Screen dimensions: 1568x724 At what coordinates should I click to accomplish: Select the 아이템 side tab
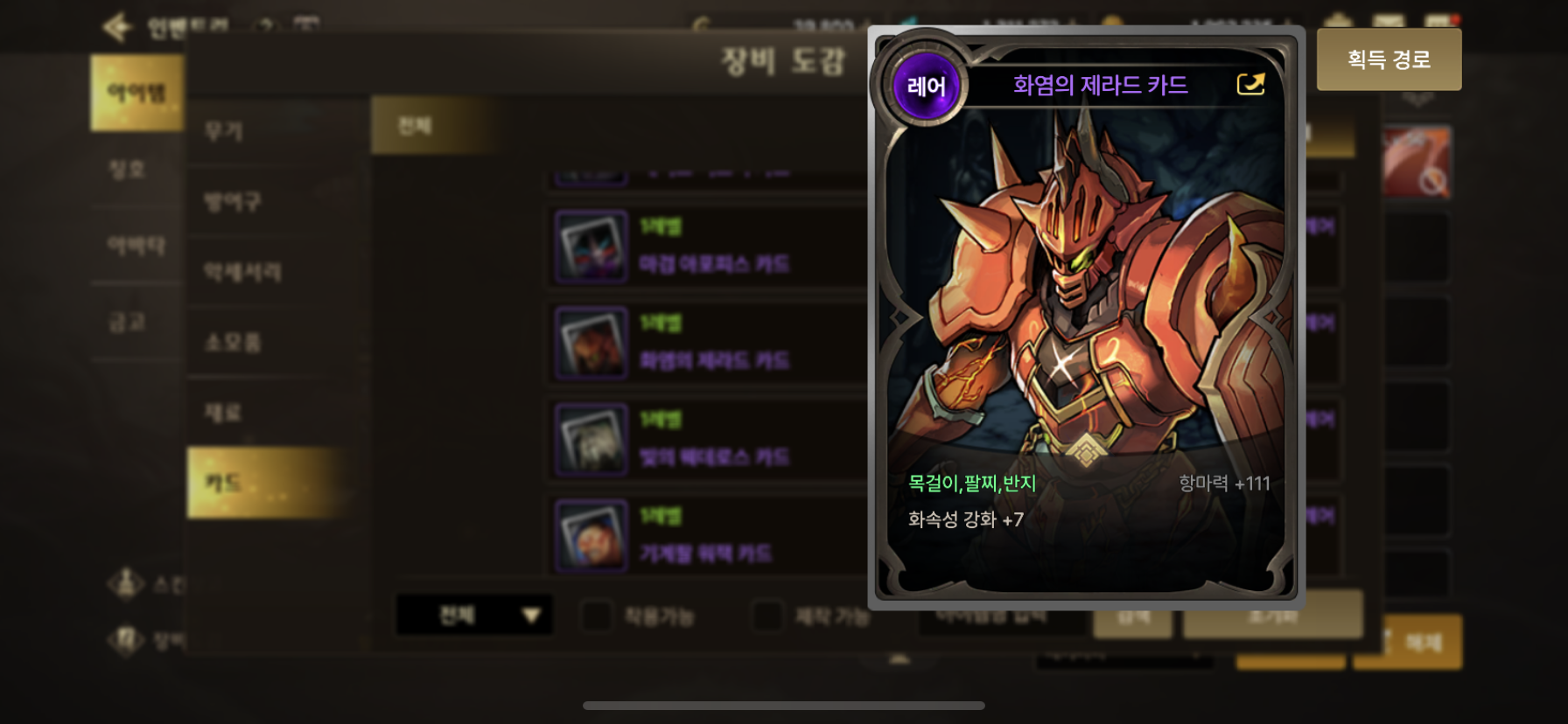click(x=136, y=93)
